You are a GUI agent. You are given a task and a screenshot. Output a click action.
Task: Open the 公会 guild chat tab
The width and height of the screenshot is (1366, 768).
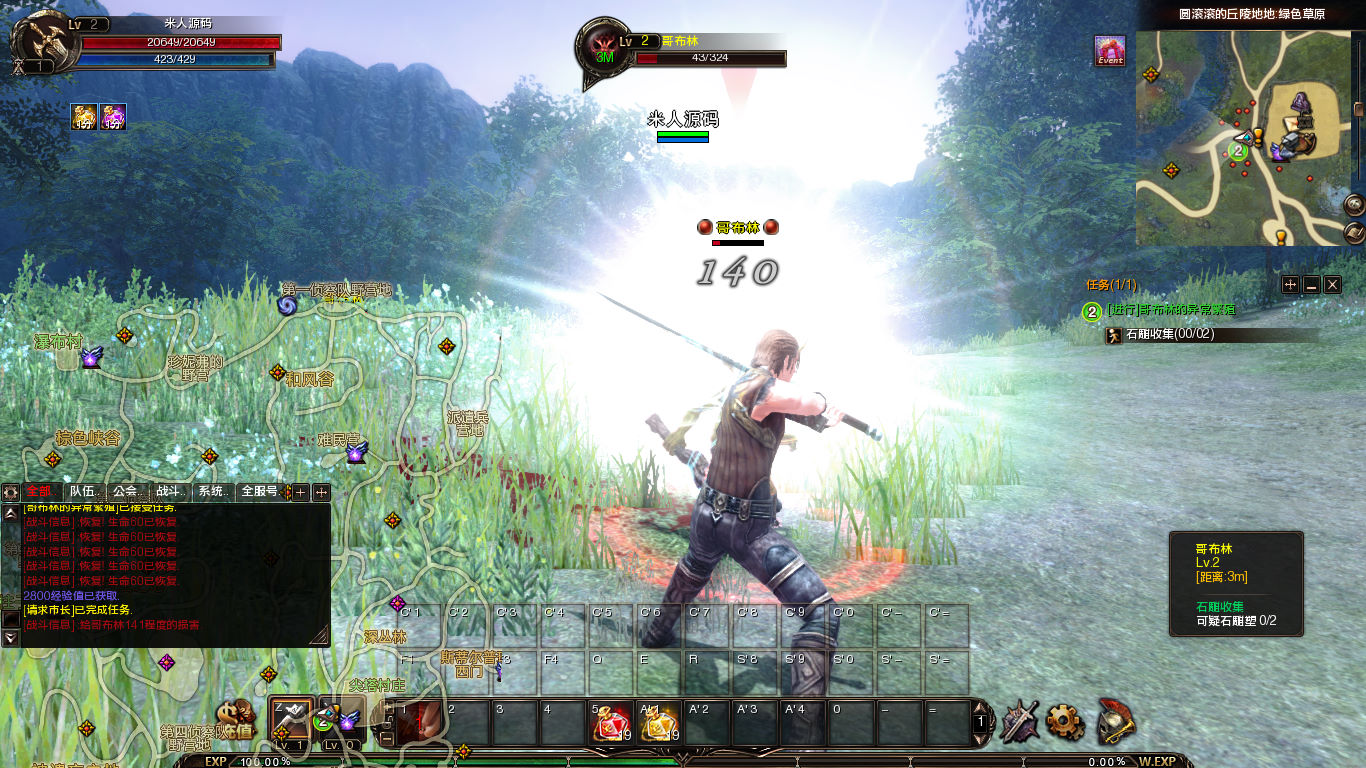point(125,492)
